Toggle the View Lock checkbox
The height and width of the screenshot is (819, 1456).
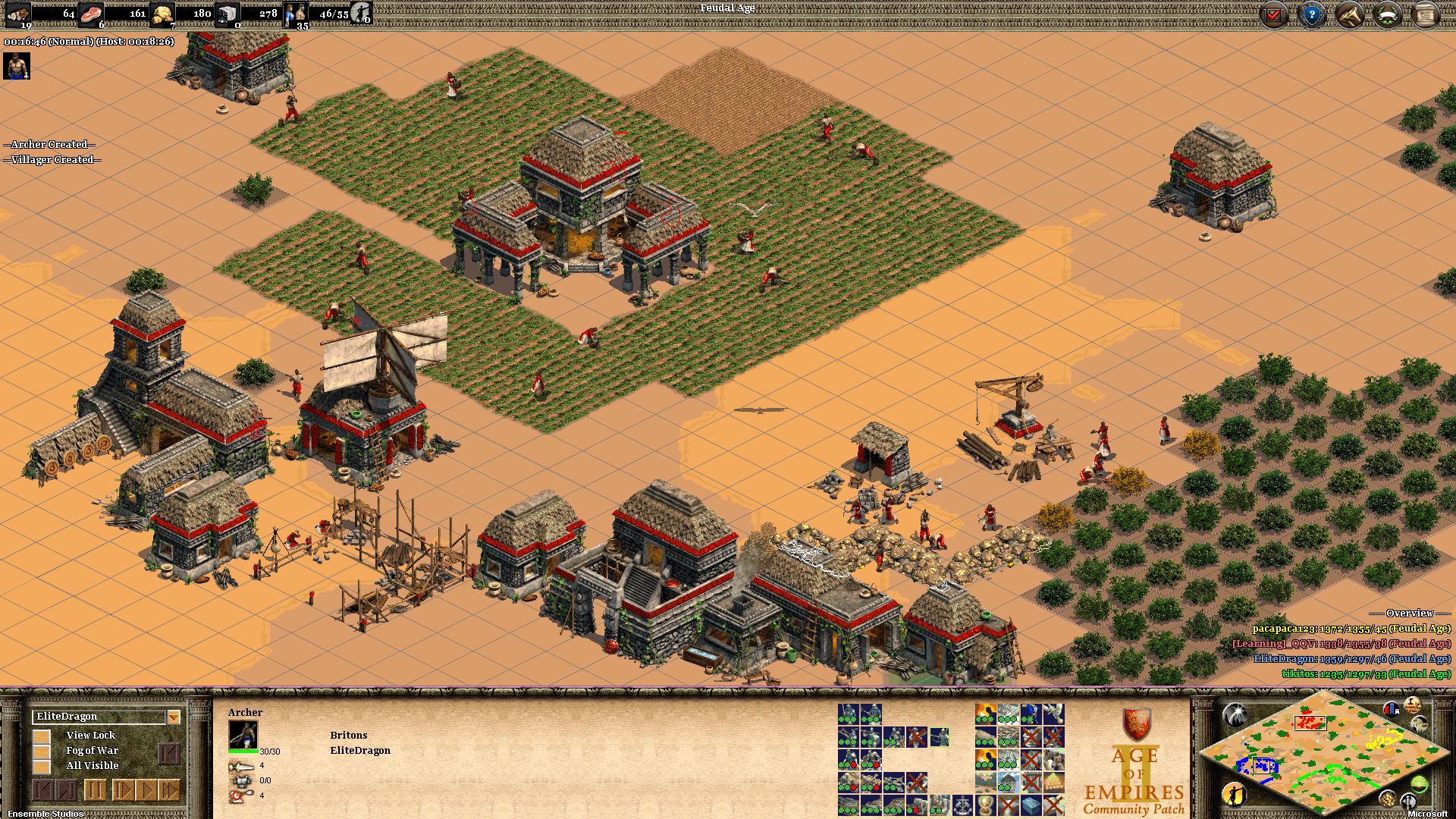click(42, 736)
